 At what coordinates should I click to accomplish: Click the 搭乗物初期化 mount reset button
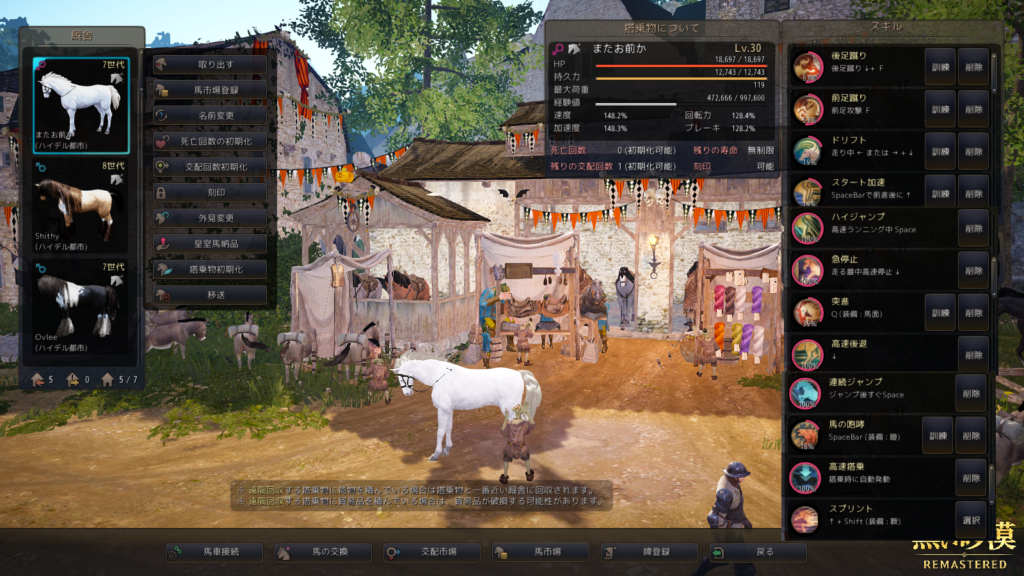click(x=210, y=269)
